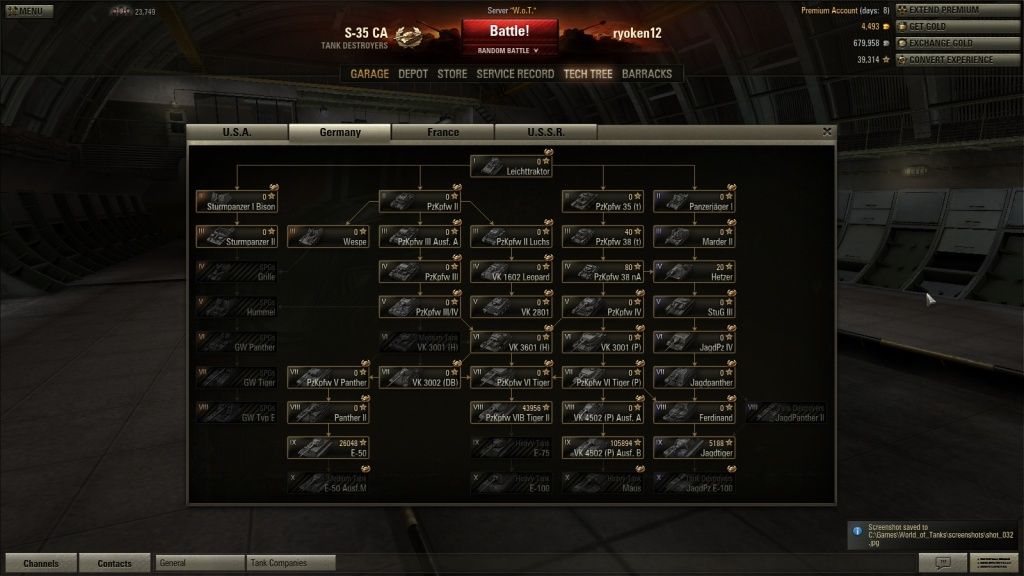
Task: Go to the Garage section
Action: [x=369, y=74]
